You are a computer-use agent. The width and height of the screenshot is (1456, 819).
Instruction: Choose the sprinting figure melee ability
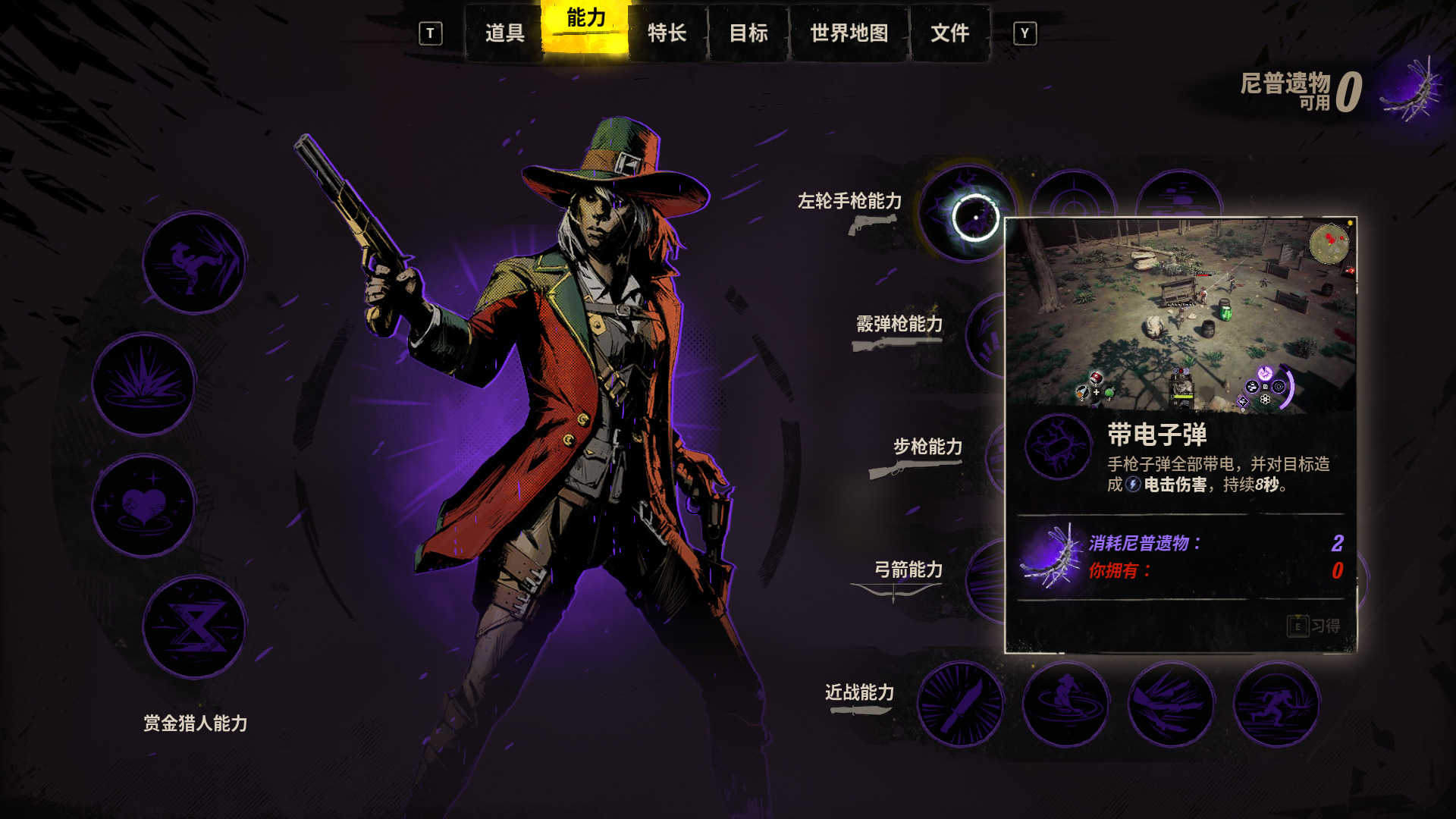1276,704
